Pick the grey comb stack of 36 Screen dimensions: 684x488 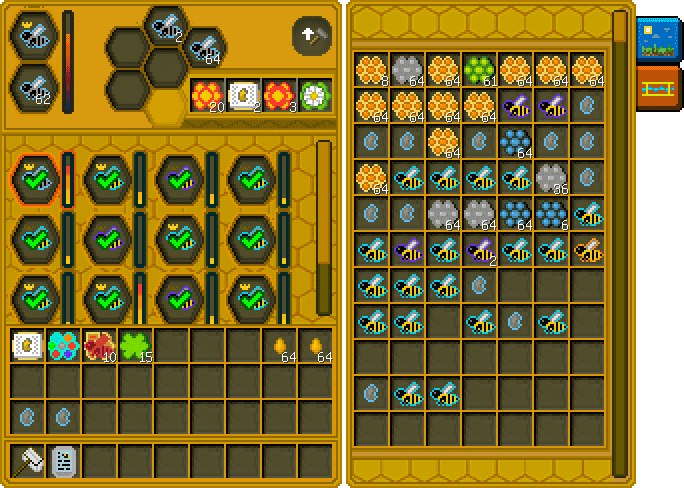[x=551, y=178]
